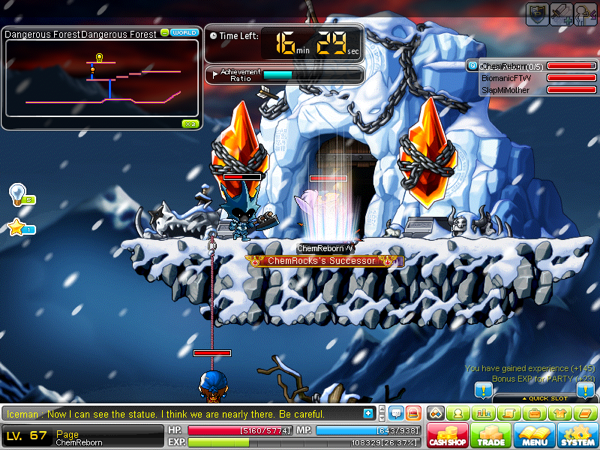Open the yellow star event icon
This screenshot has width=600, height=450.
[17, 228]
